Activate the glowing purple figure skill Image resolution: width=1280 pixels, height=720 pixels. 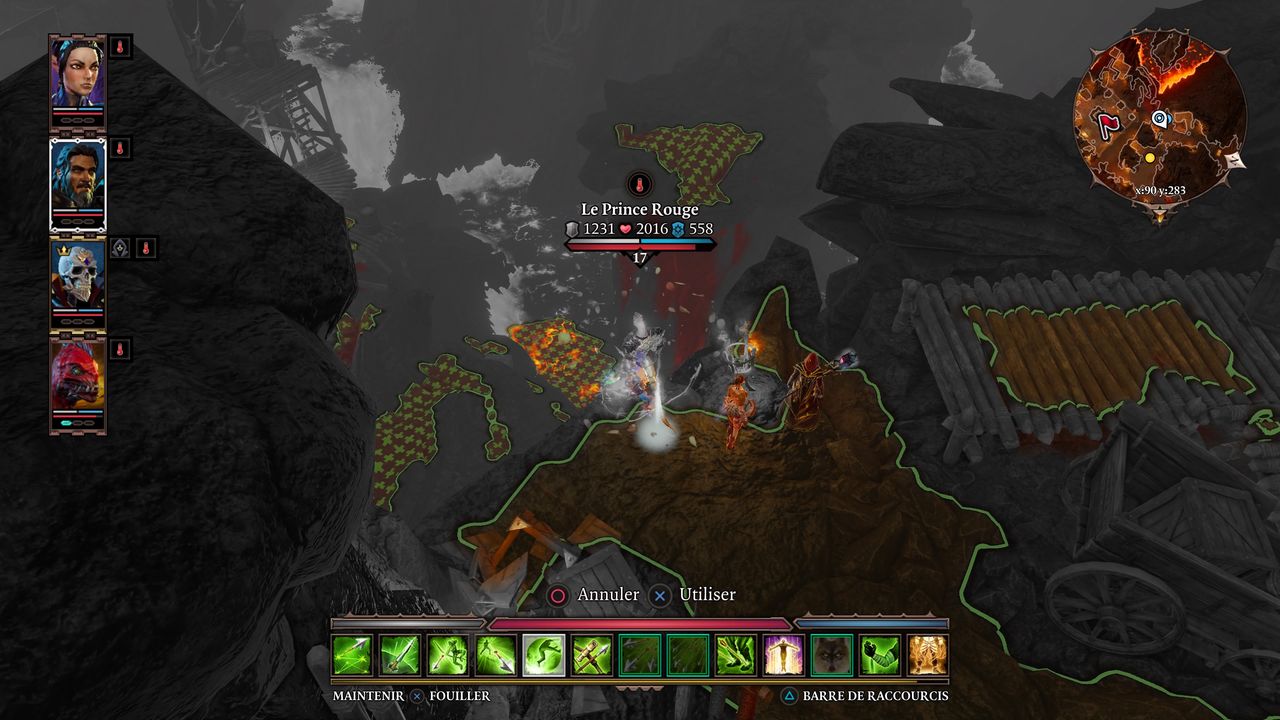(x=784, y=655)
